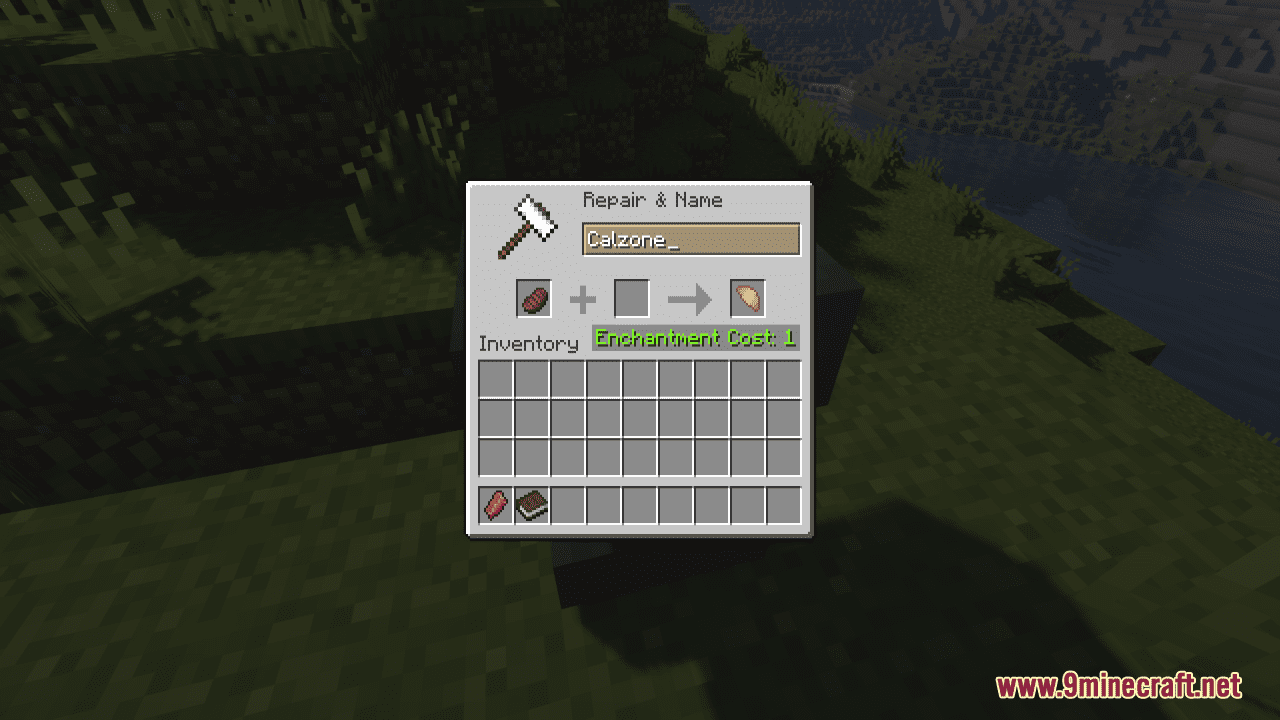This screenshot has height=720, width=1280.
Task: Click the empty second anvil input slot
Action: (x=632, y=297)
